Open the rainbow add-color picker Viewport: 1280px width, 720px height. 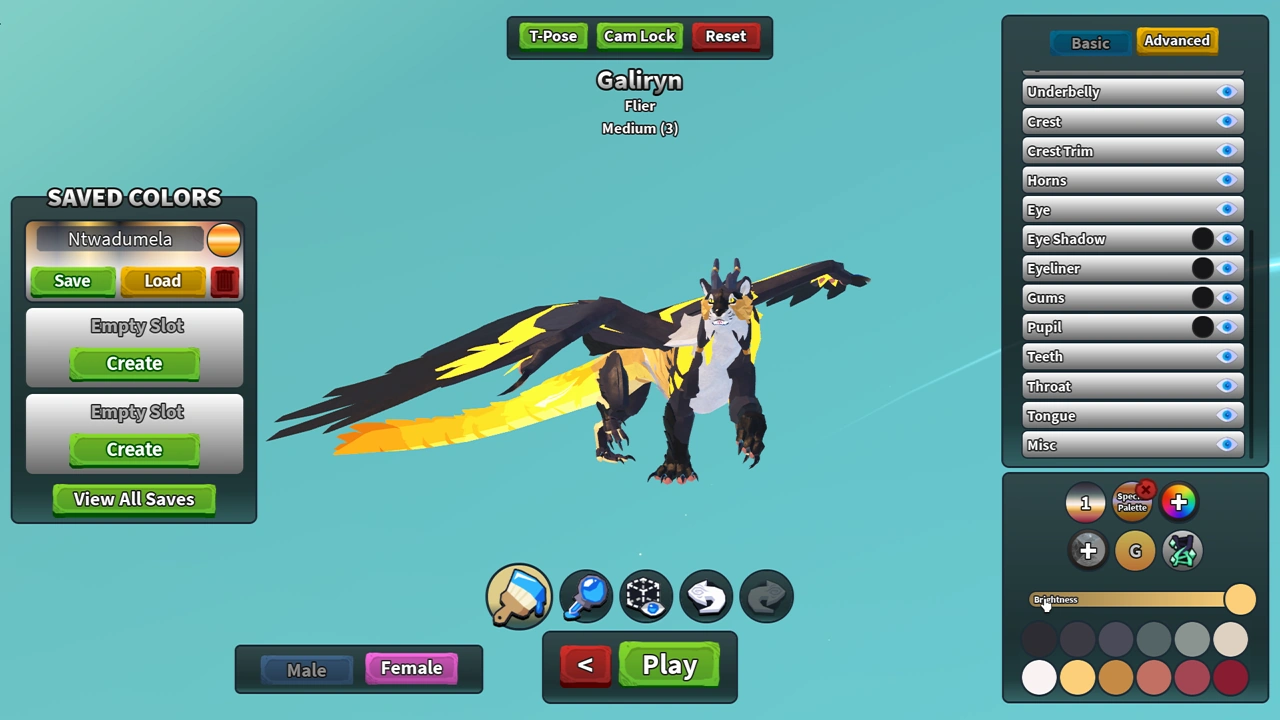(x=1178, y=503)
